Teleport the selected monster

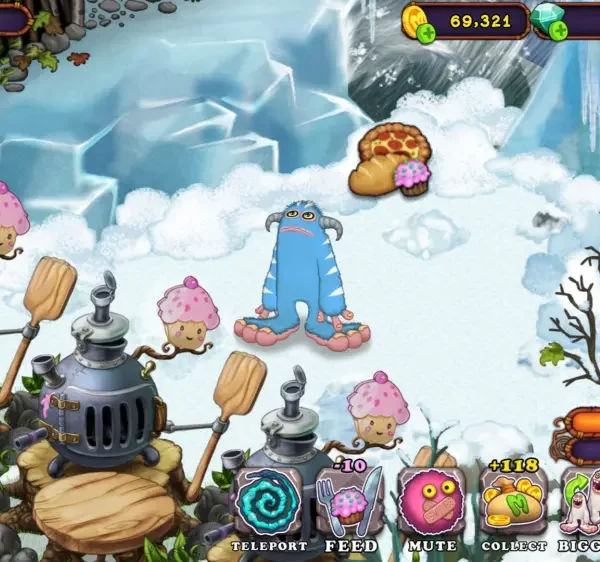tap(267, 505)
